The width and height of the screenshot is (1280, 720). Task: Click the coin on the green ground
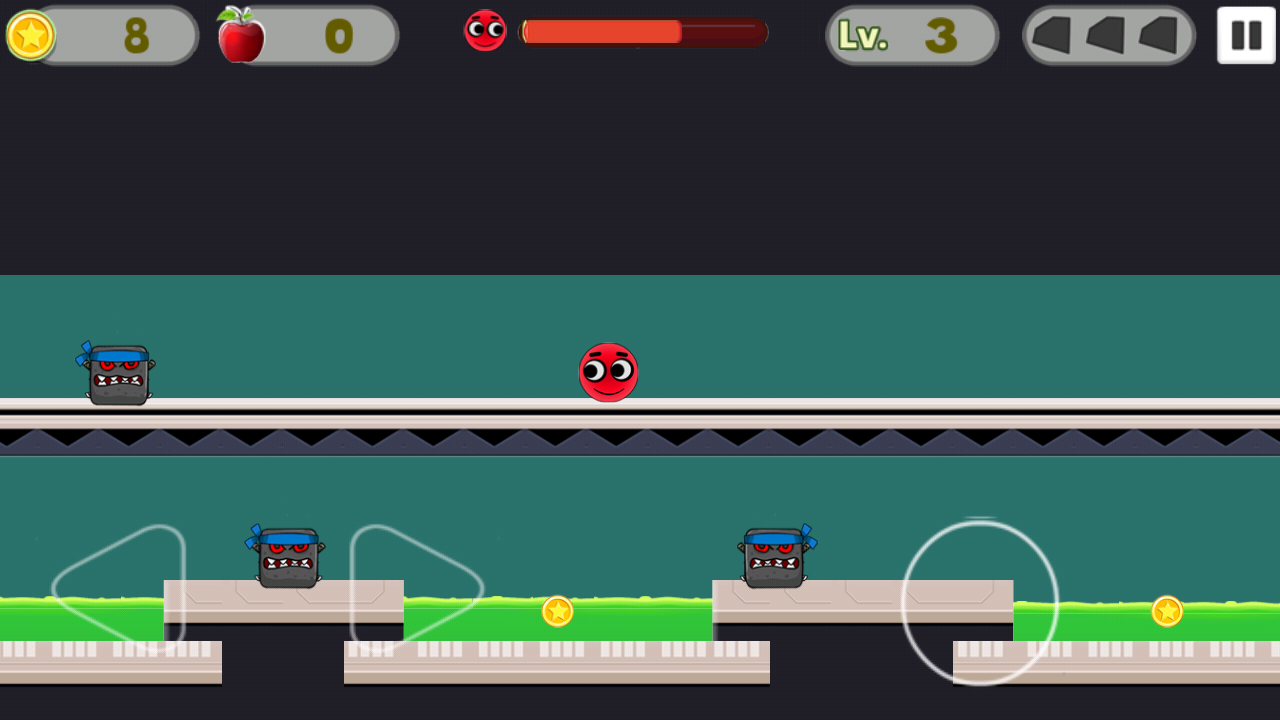pyautogui.click(x=556, y=612)
